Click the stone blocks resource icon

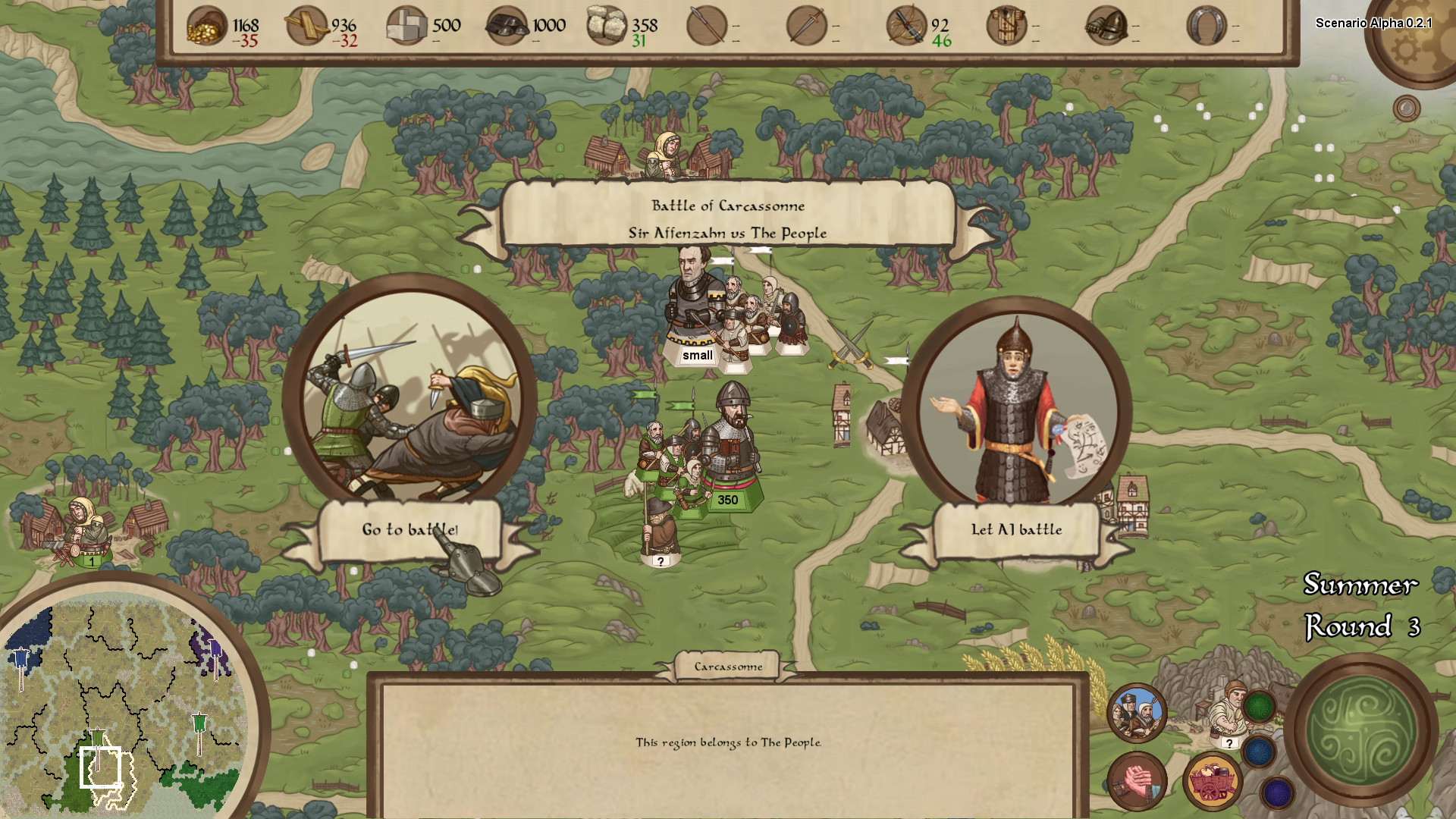(x=406, y=27)
